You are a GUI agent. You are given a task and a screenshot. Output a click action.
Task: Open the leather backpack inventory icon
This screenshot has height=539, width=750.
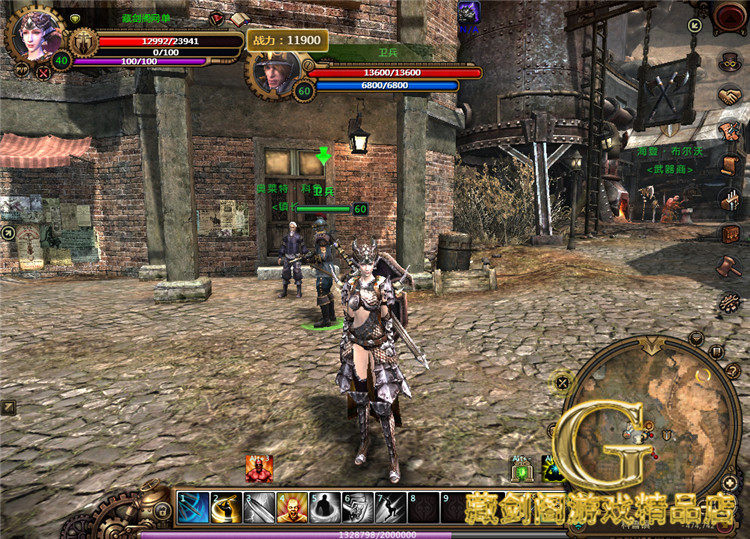click(729, 234)
